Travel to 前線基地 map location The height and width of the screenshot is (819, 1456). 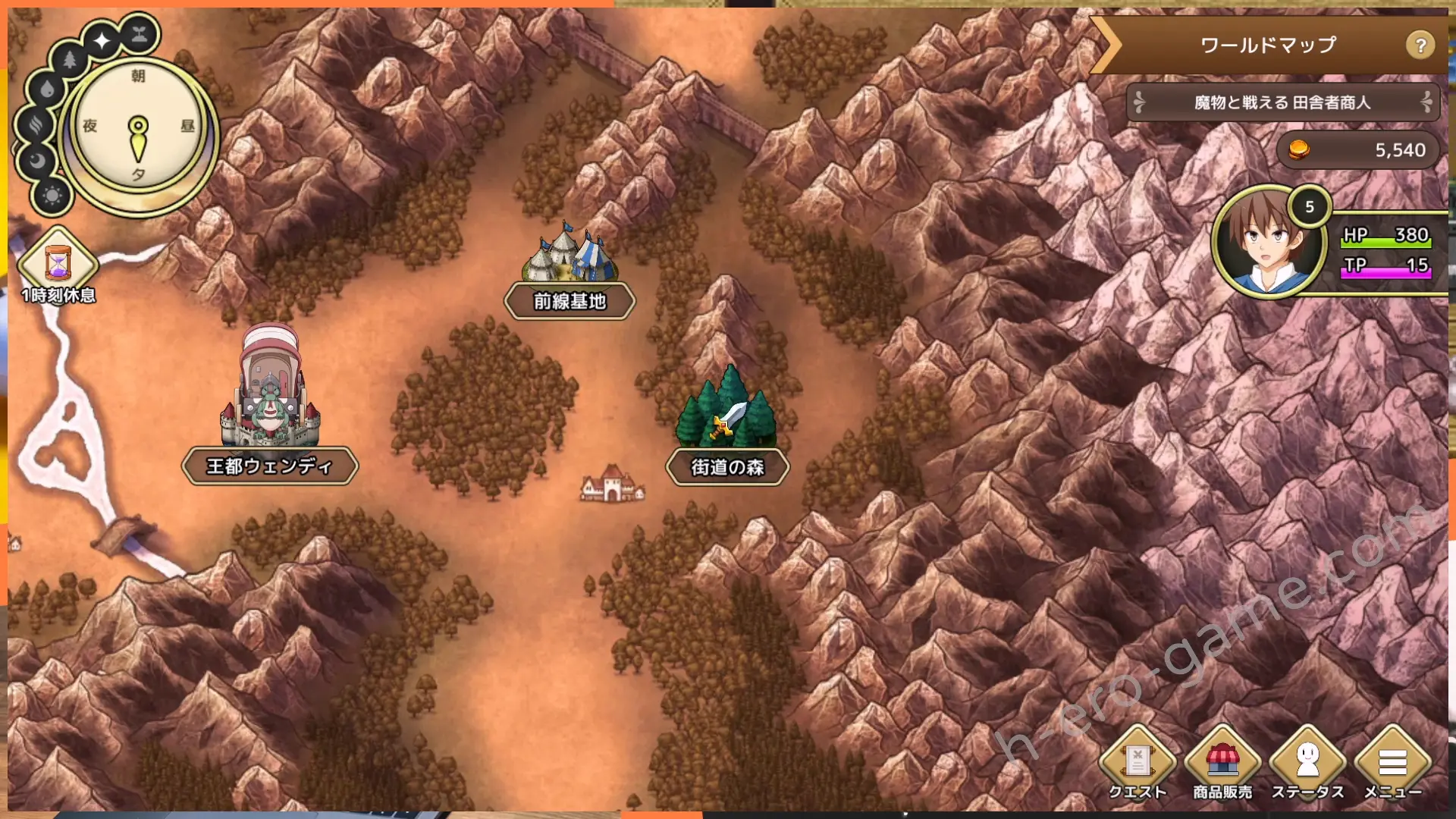pyautogui.click(x=570, y=273)
